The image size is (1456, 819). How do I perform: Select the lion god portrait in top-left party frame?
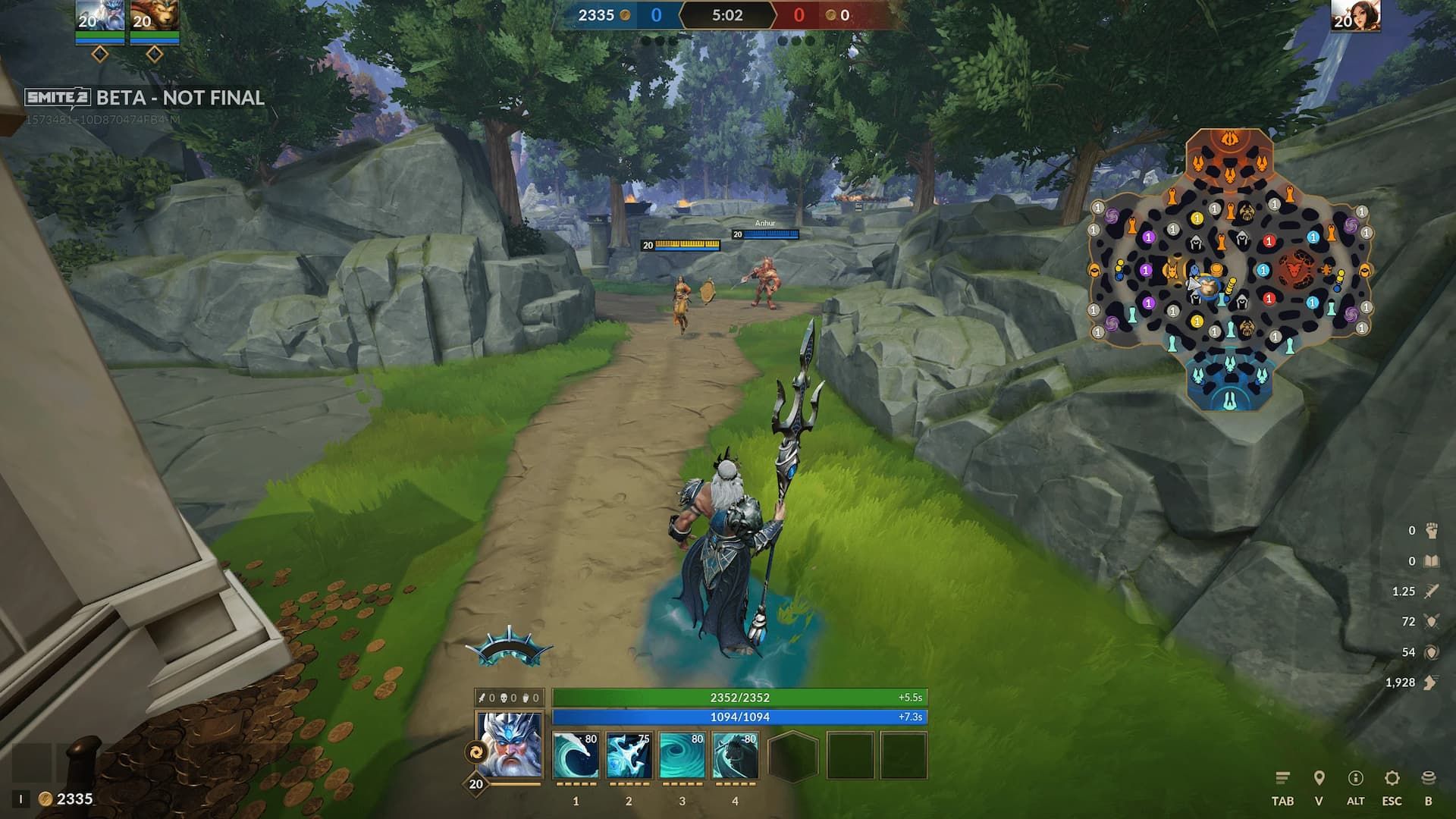click(x=152, y=14)
